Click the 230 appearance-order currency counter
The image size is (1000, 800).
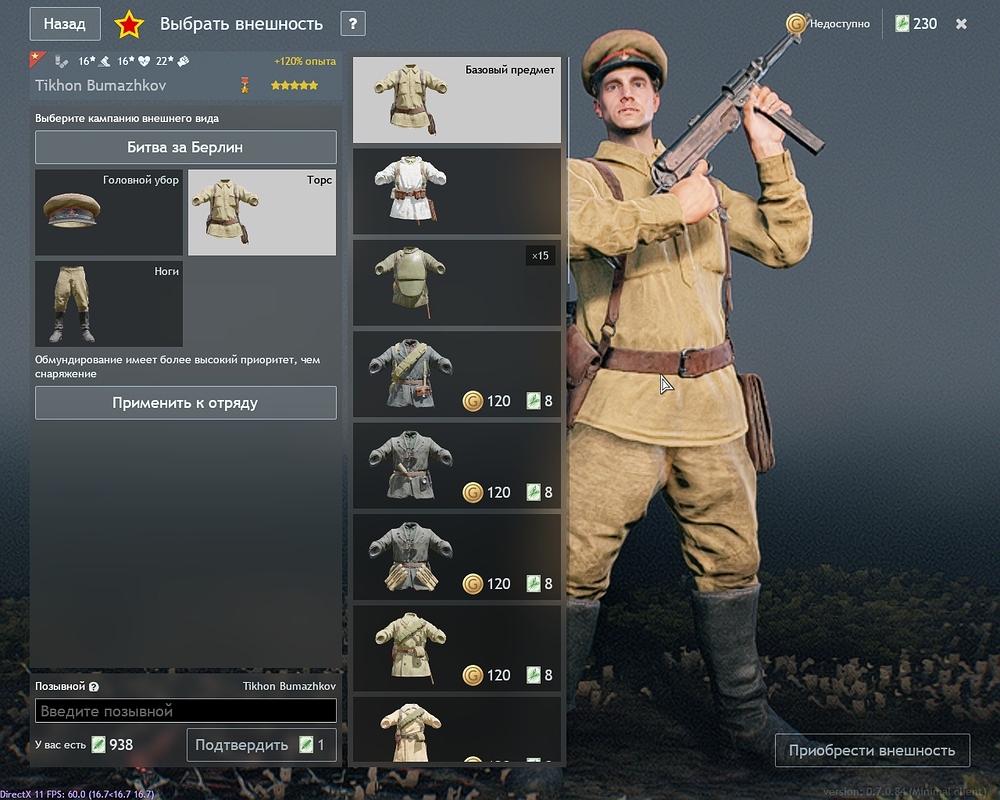[x=917, y=24]
